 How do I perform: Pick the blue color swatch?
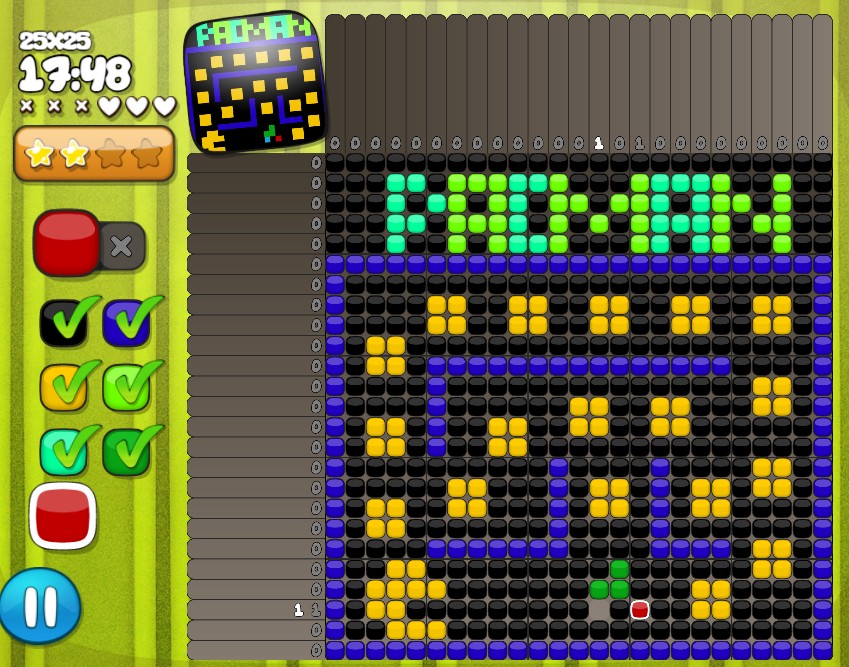[127, 322]
